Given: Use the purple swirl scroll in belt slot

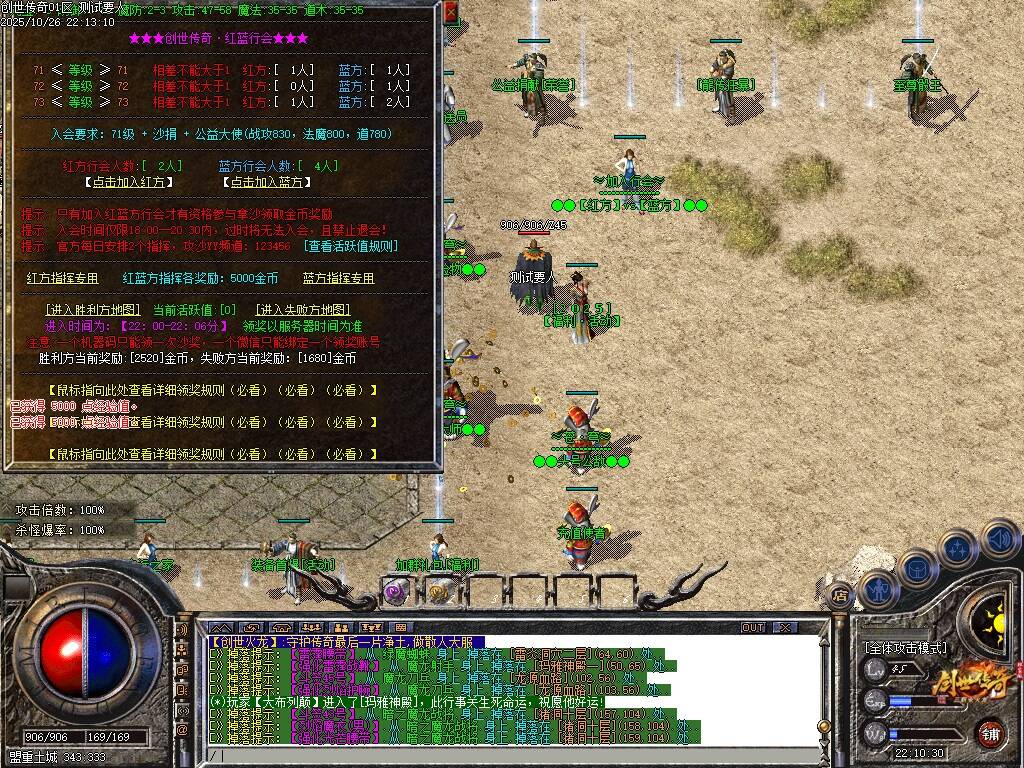Looking at the screenshot, I should pos(395,592).
